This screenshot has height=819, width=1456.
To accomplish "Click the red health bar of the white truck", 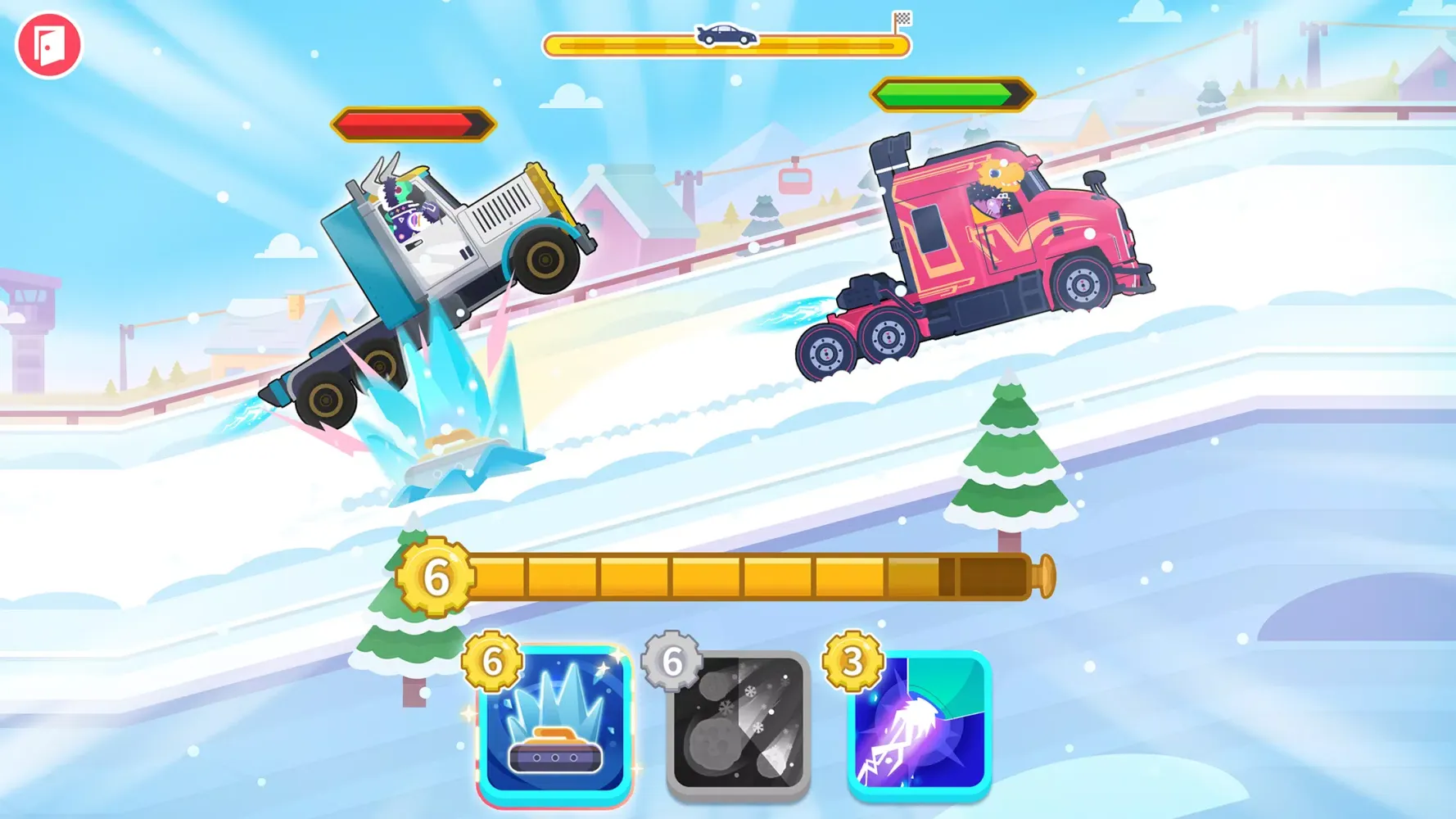I will coord(414,121).
